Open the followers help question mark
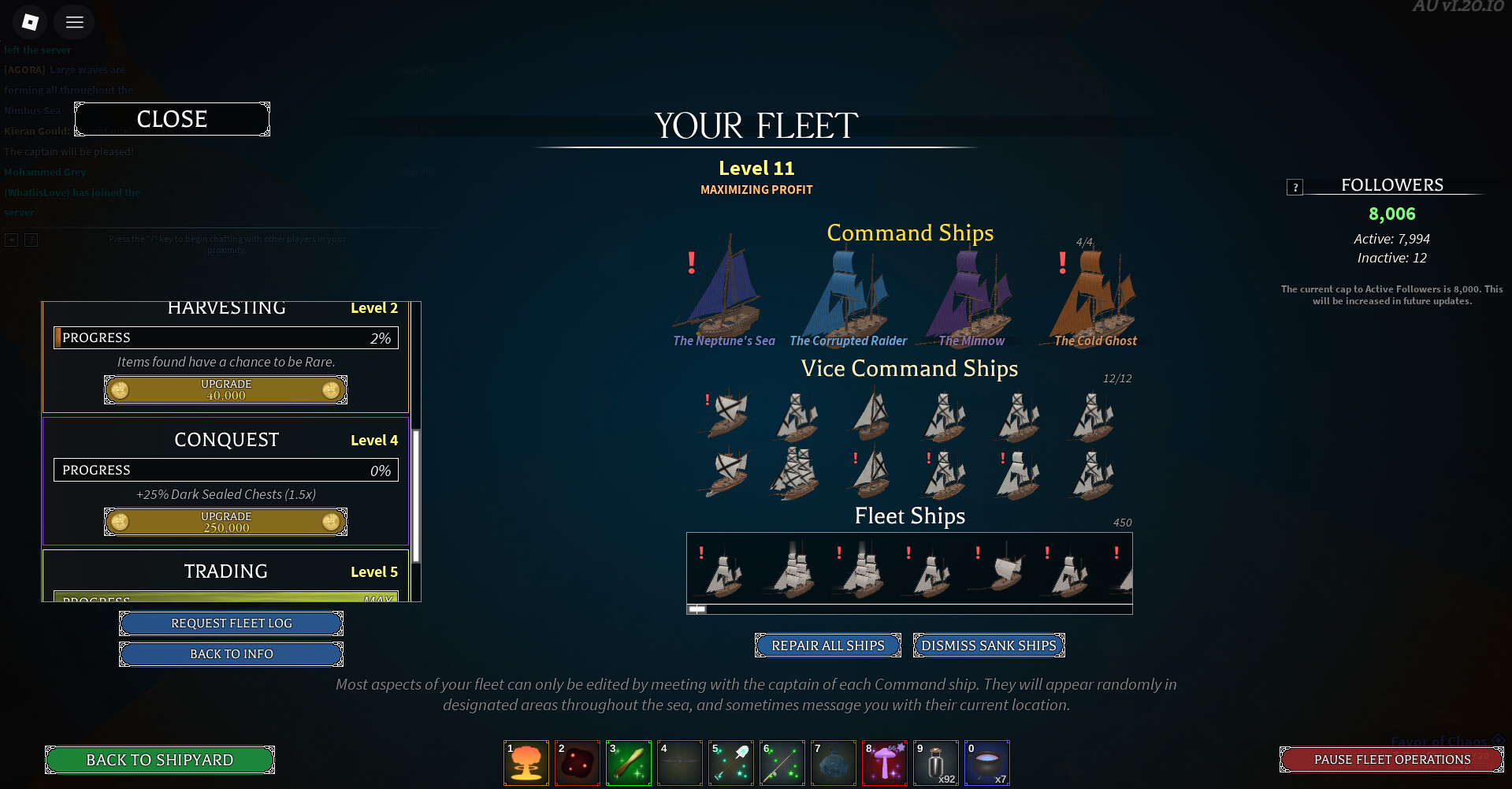The width and height of the screenshot is (1512, 789). click(1295, 188)
